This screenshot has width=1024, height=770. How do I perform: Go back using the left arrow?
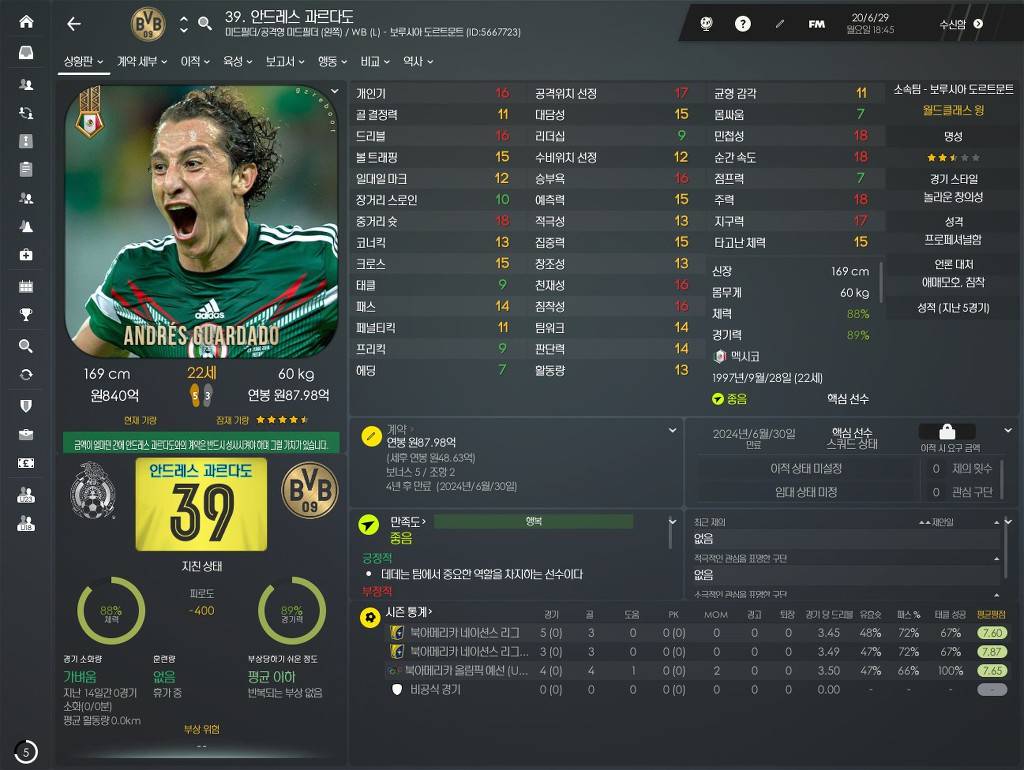click(x=73, y=24)
